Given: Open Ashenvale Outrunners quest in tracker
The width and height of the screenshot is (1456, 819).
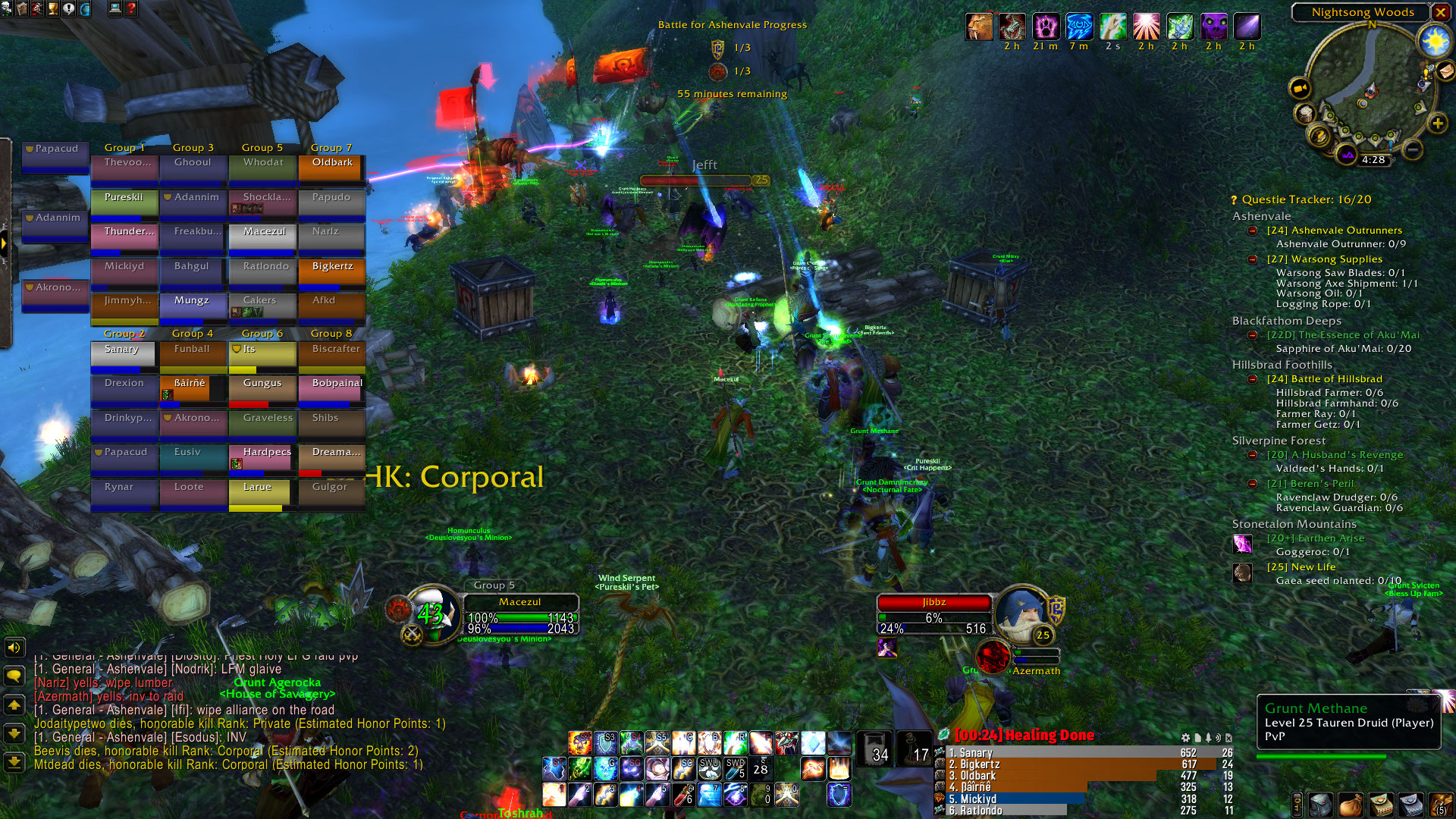Looking at the screenshot, I should pos(1334,231).
